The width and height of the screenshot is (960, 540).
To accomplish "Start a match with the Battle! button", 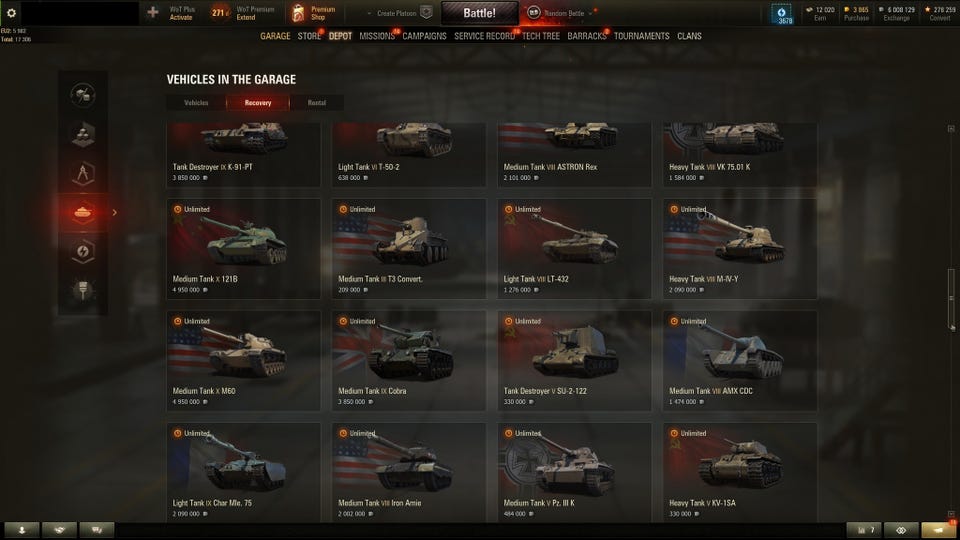I will pyautogui.click(x=479, y=13).
